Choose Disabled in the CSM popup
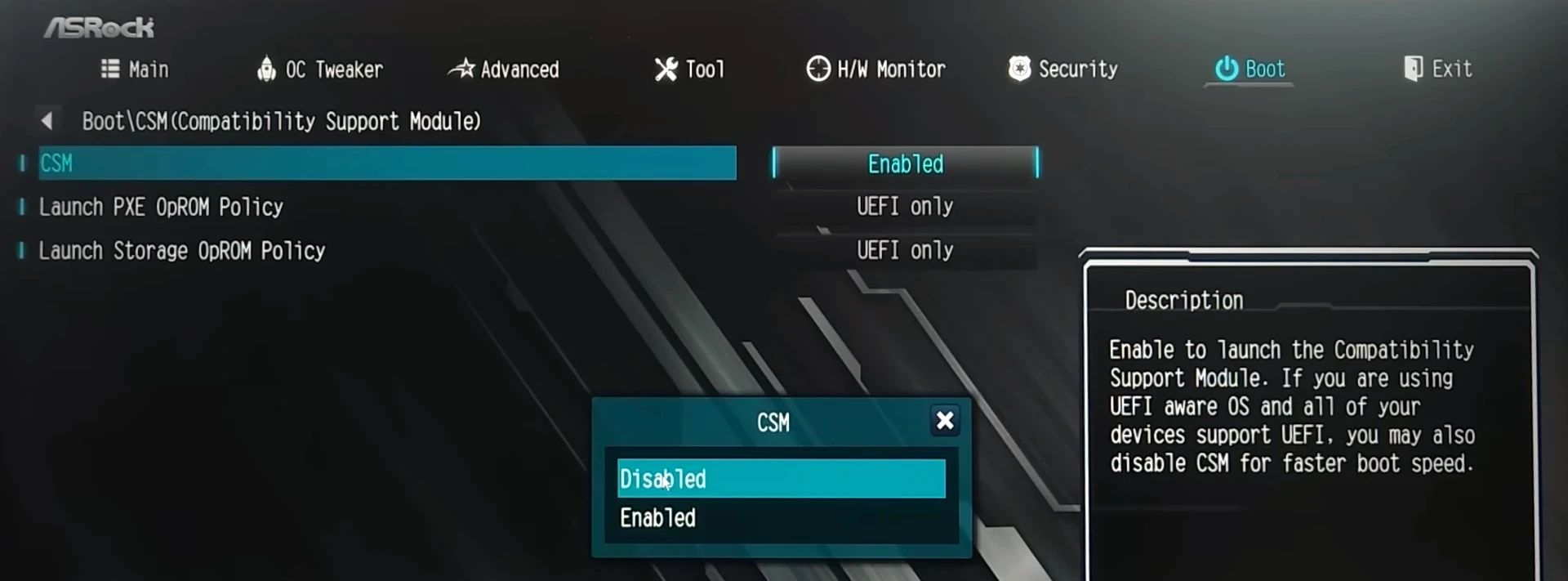 coord(781,479)
